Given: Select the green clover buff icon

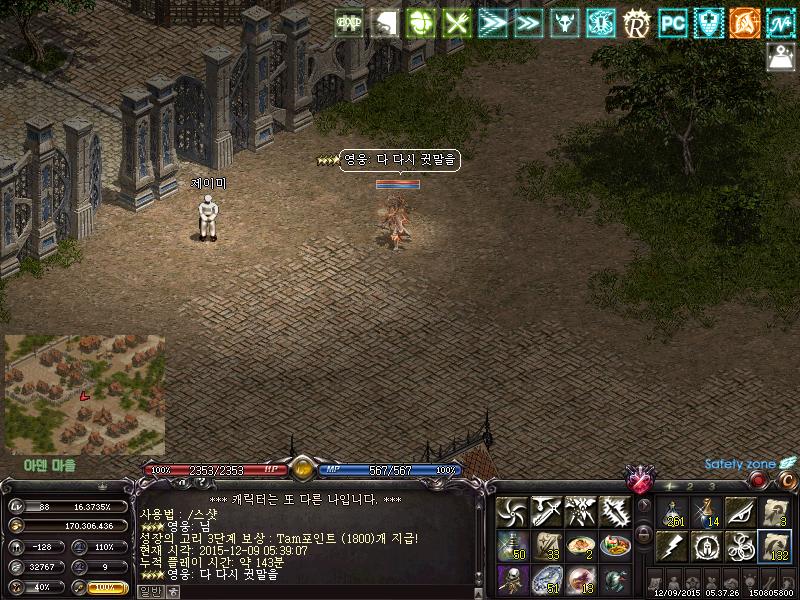Looking at the screenshot, I should pyautogui.click(x=422, y=22).
